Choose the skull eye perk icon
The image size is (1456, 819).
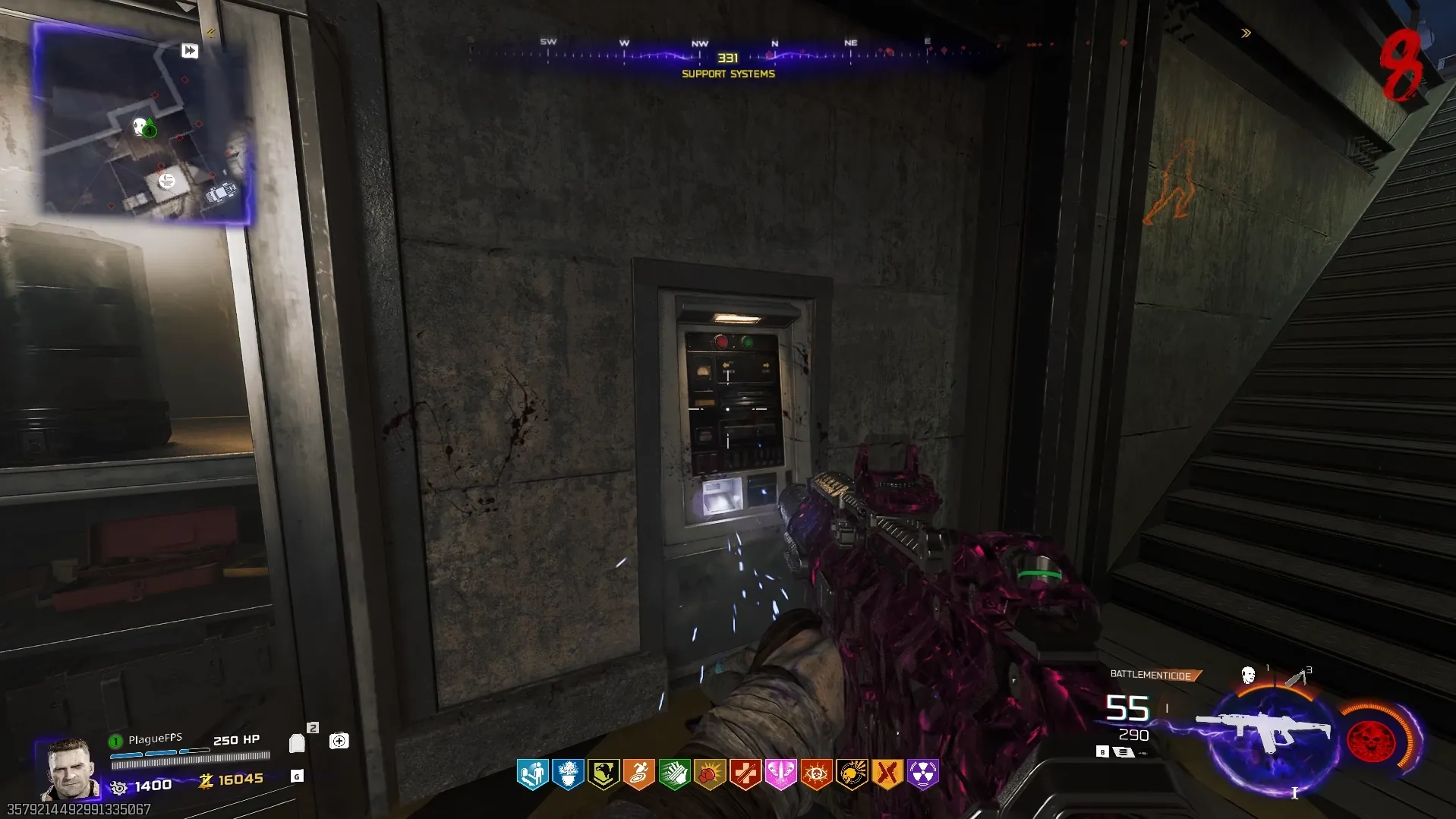[x=816, y=774]
